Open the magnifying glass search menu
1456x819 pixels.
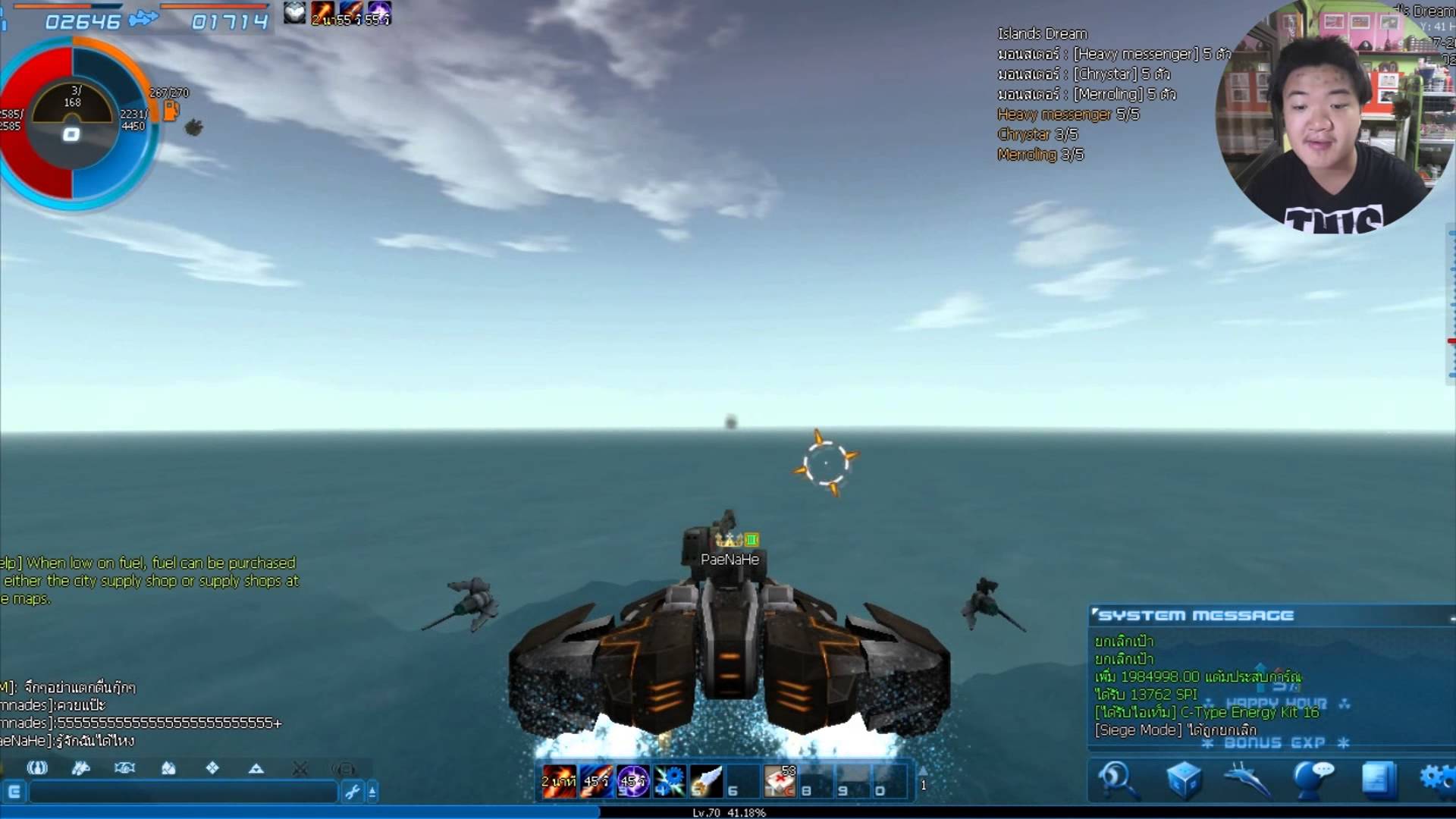pyautogui.click(x=1116, y=780)
